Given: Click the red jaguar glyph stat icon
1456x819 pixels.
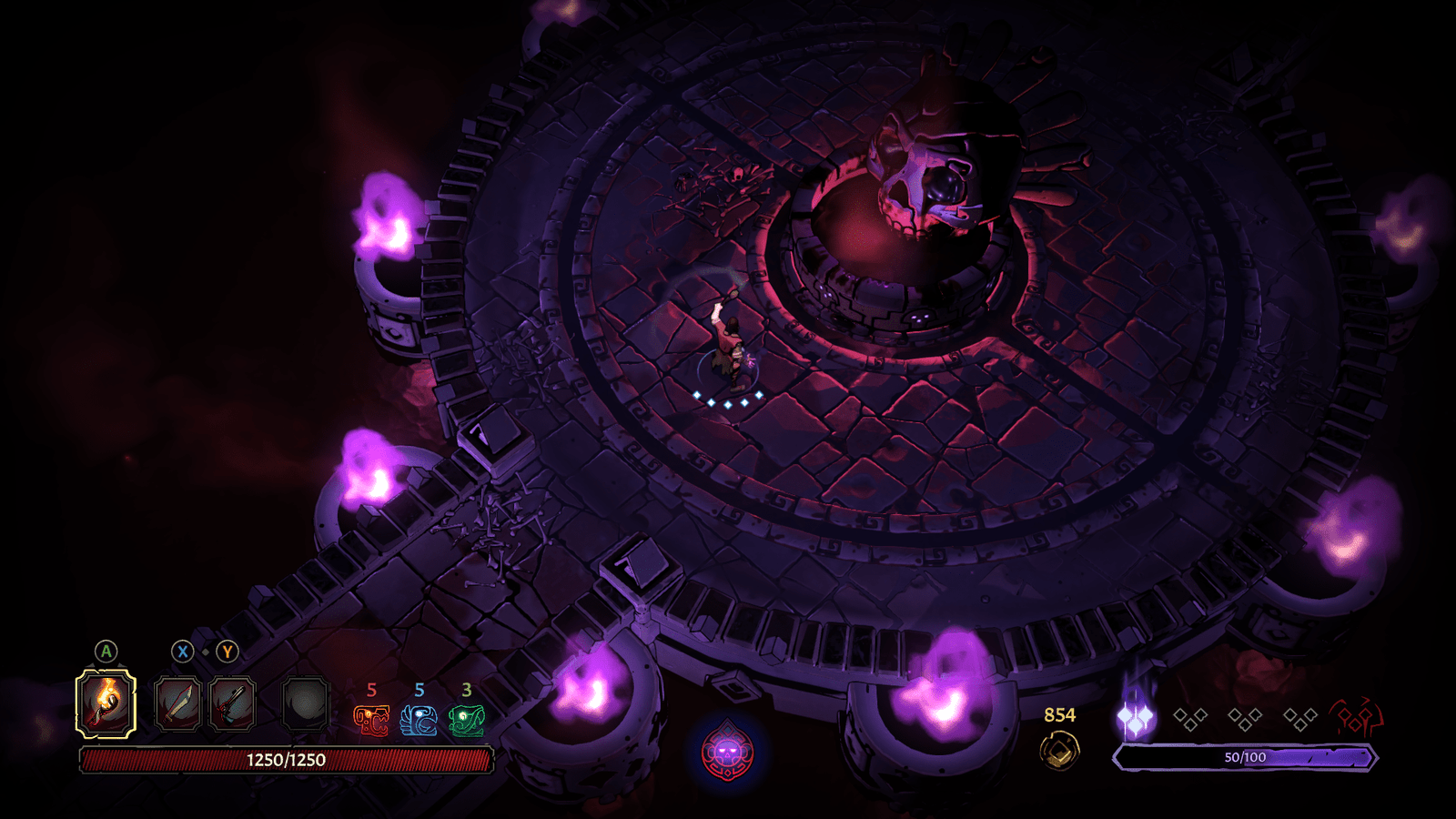Looking at the screenshot, I should pos(371,721).
